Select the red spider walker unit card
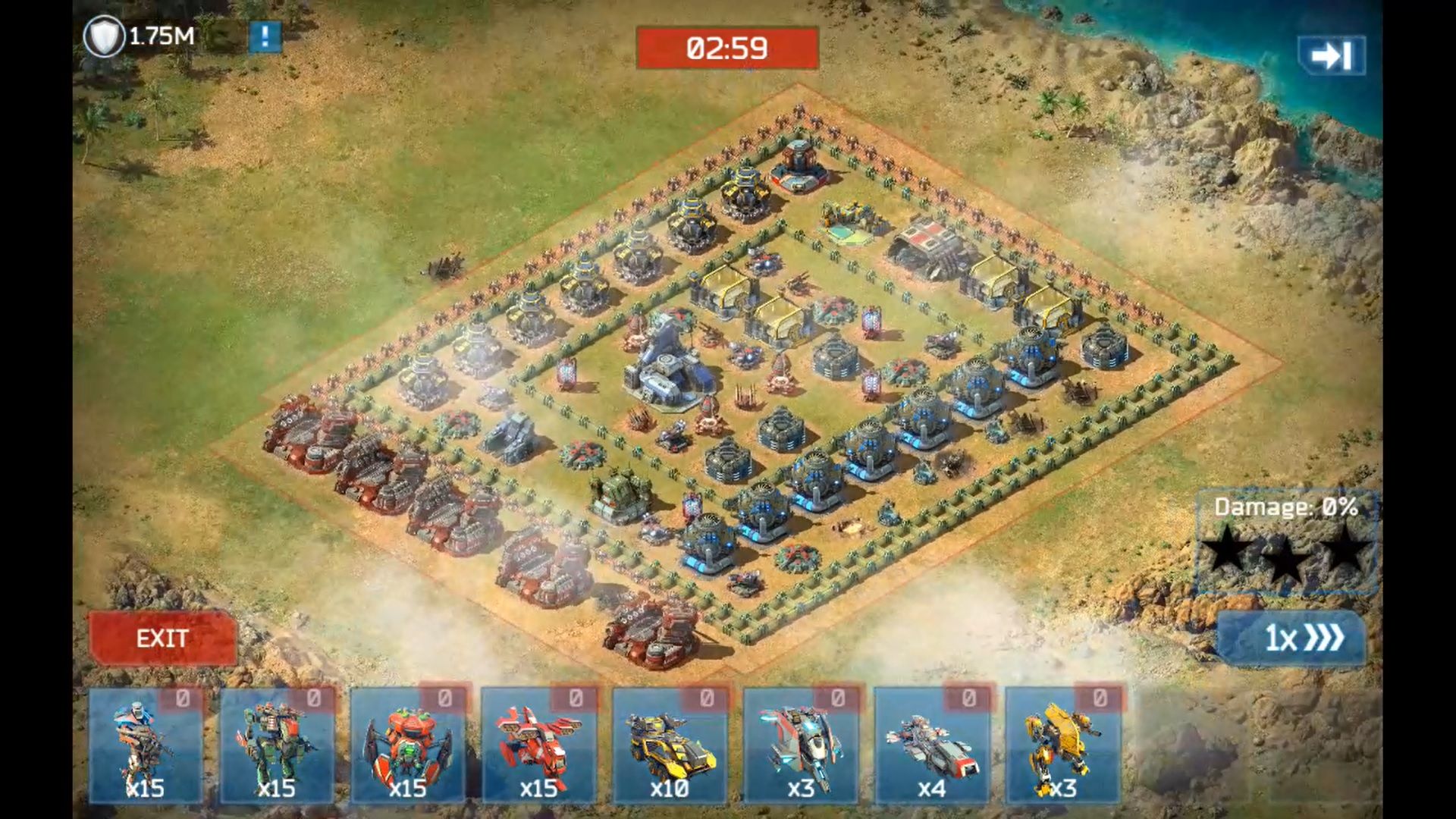 (408, 745)
